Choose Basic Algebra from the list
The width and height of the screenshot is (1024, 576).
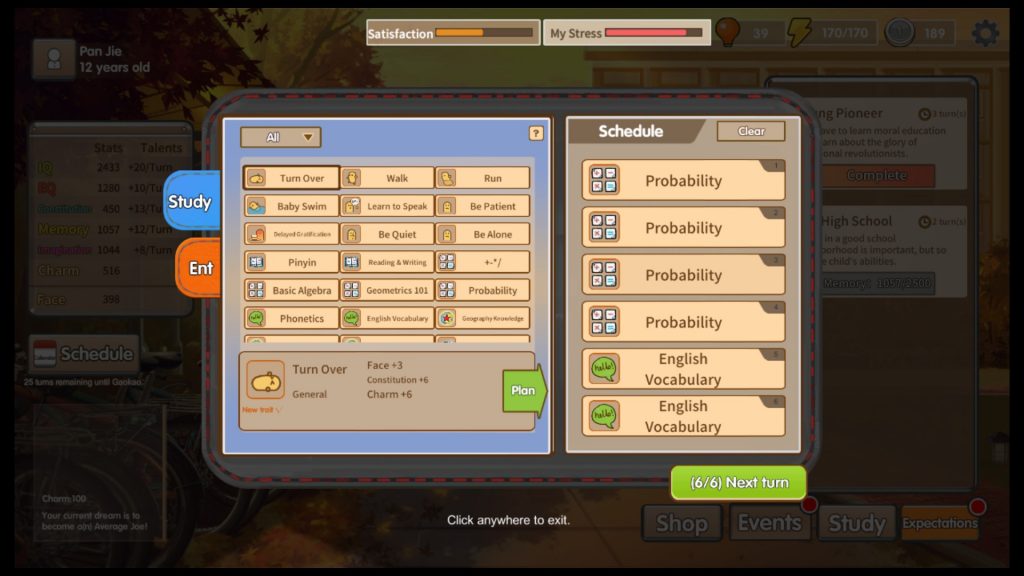pyautogui.click(x=292, y=290)
